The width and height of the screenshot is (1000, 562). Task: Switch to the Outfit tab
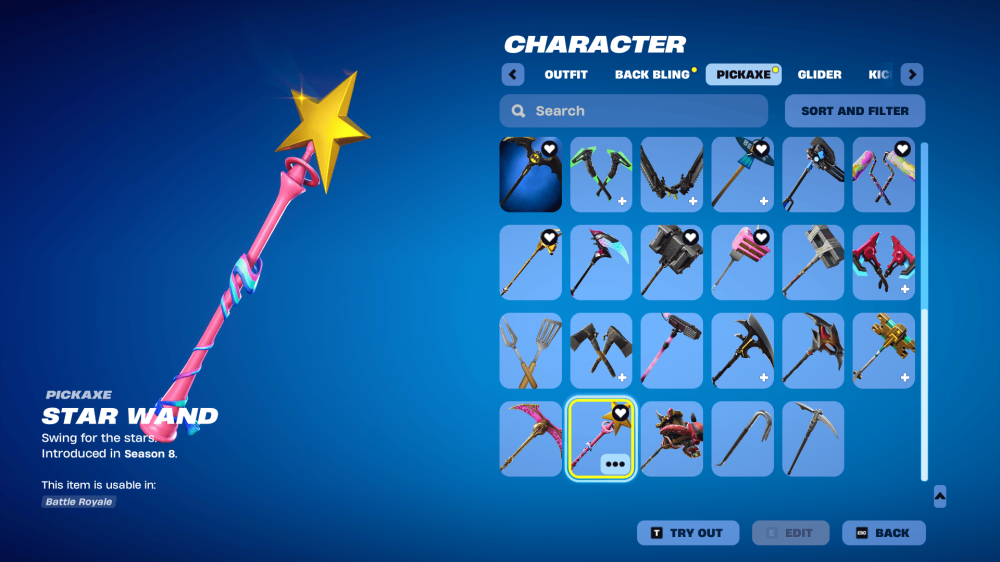point(566,75)
